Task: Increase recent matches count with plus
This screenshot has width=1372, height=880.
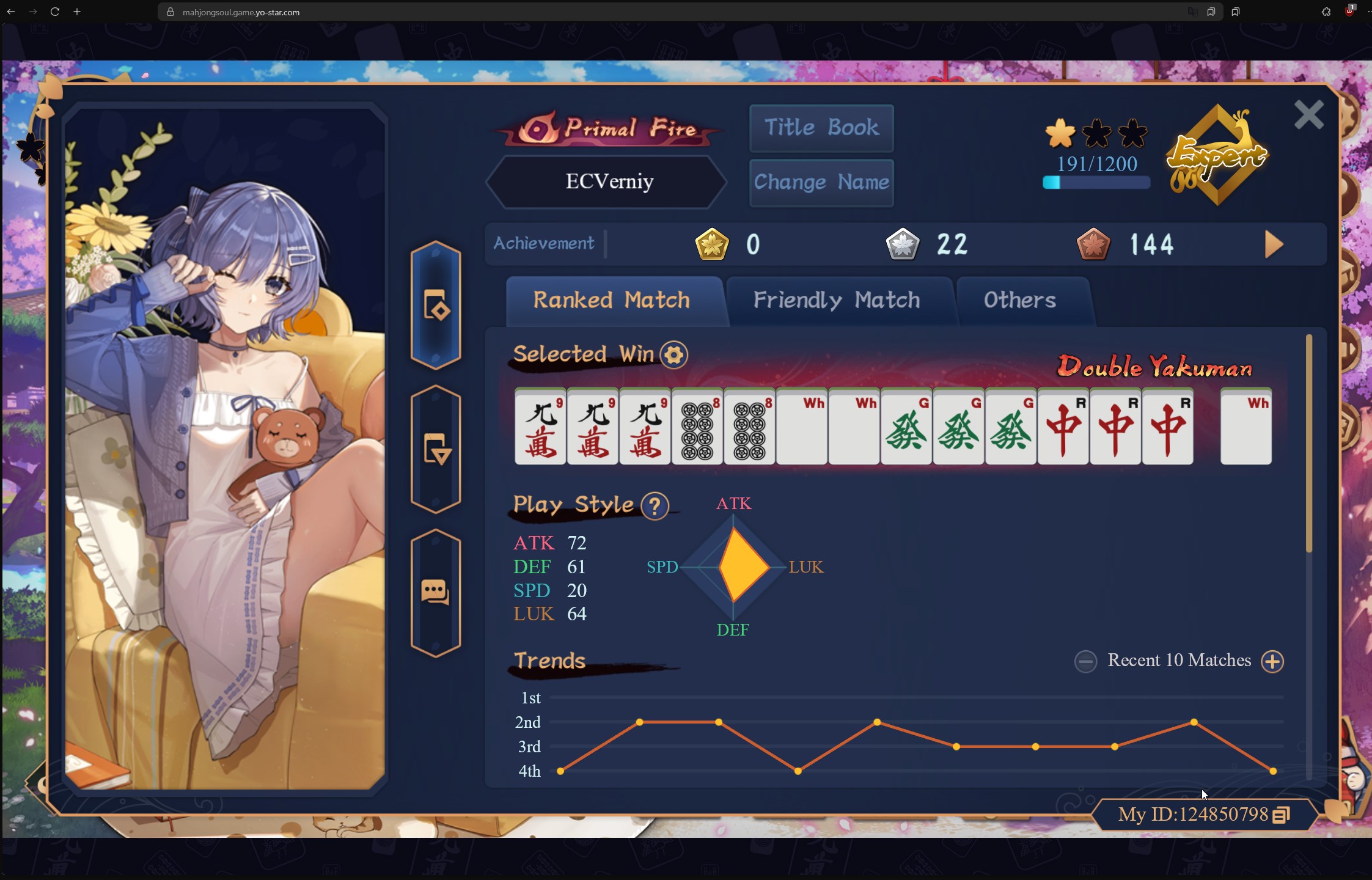Action: [1272, 661]
